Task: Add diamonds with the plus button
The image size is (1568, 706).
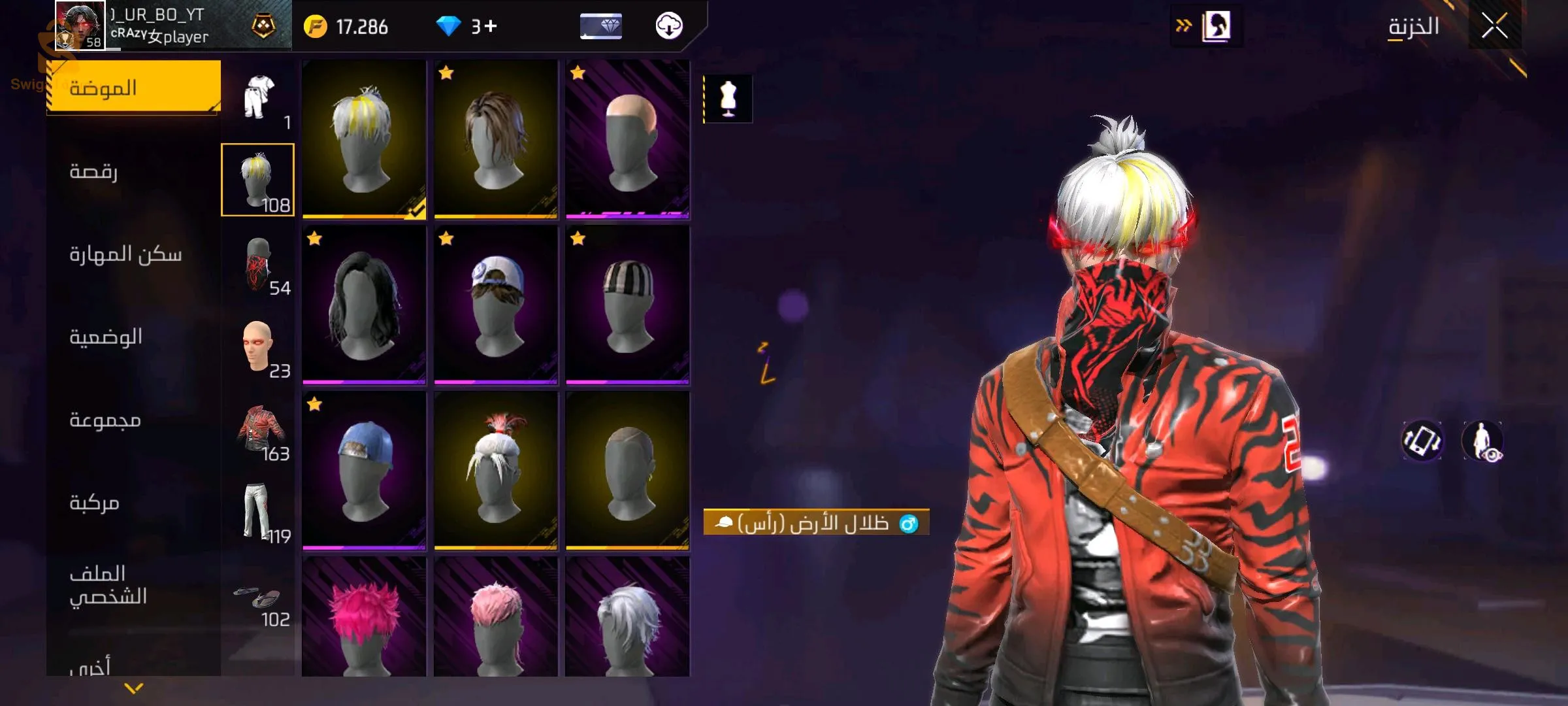Action: (491, 26)
